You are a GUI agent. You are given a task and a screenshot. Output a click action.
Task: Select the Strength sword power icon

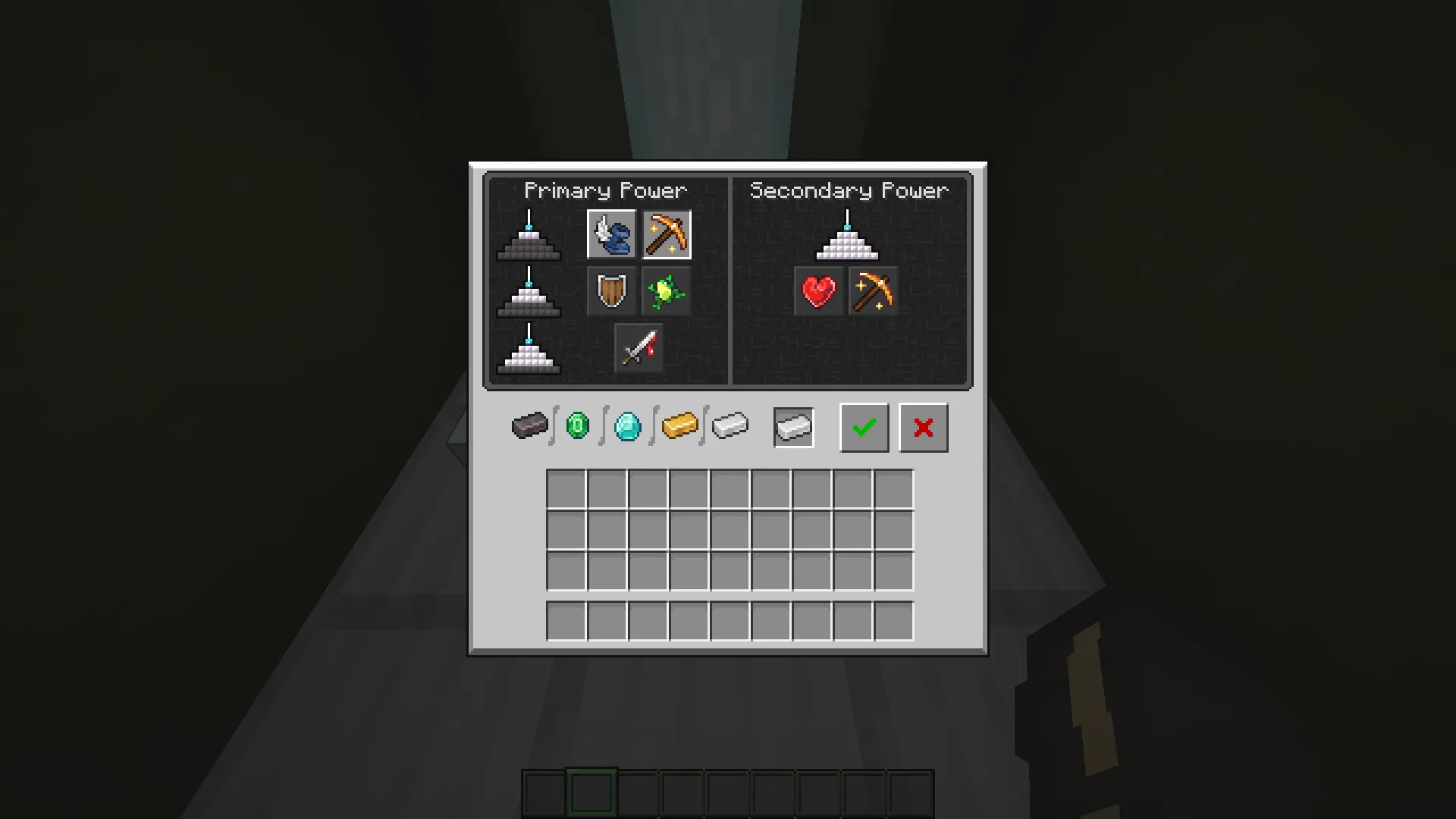[639, 347]
